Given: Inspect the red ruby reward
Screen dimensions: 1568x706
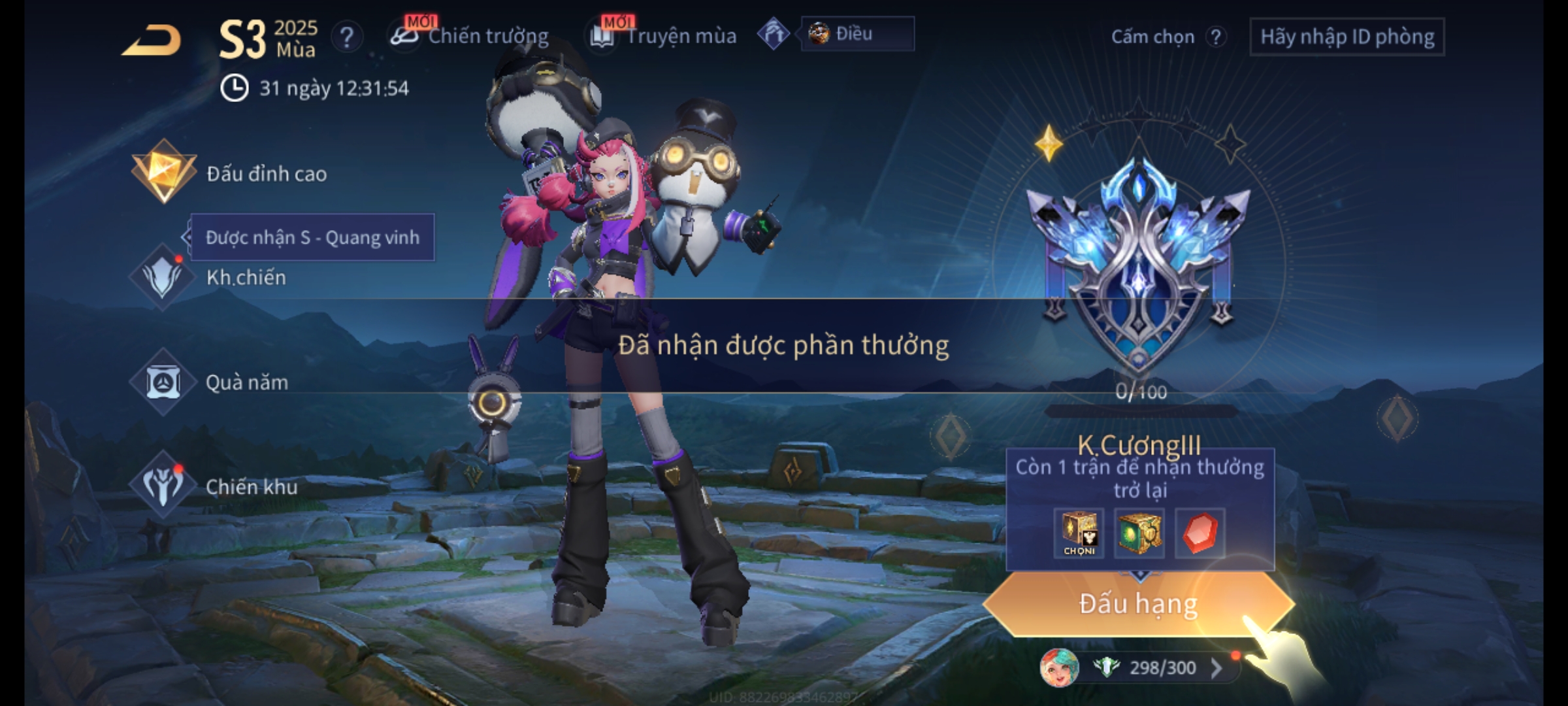Looking at the screenshot, I should [x=1200, y=533].
